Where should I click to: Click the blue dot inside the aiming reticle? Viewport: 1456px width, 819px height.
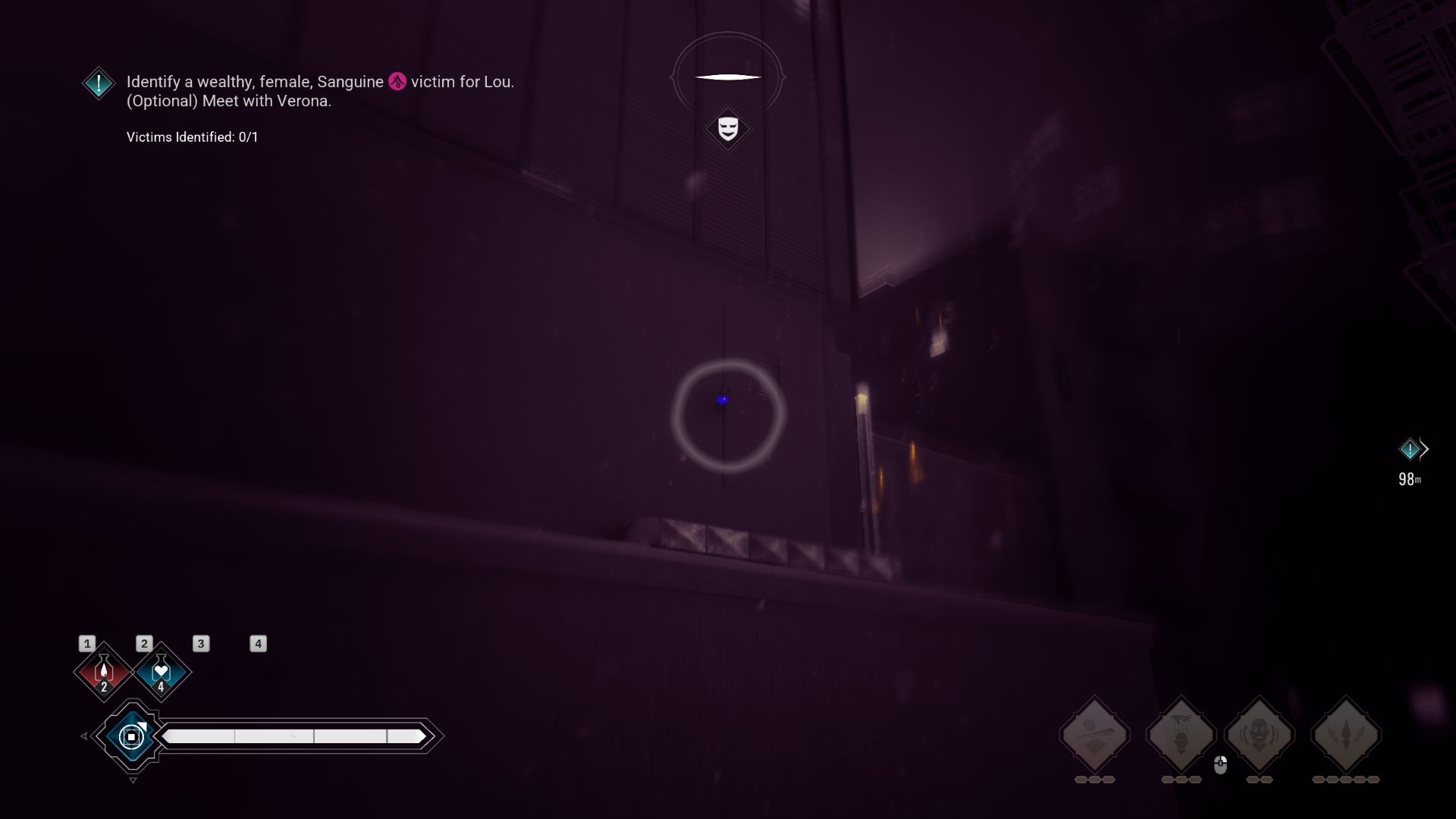pos(723,398)
